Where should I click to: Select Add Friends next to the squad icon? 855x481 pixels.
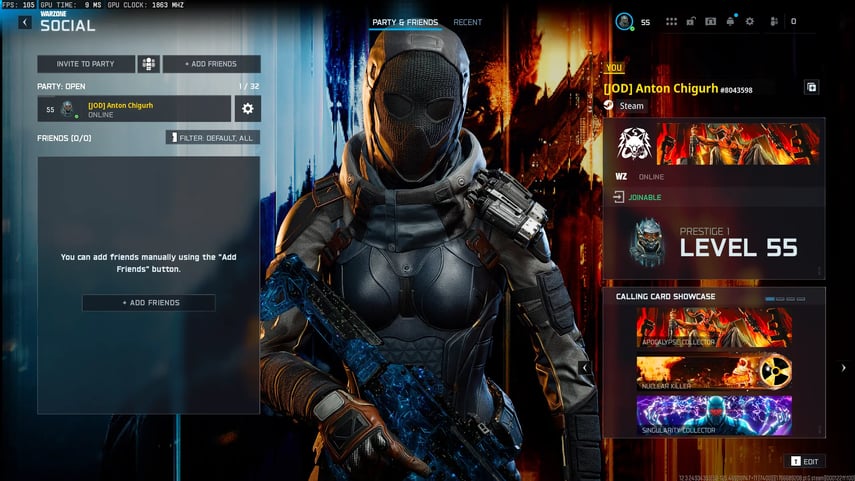211,64
